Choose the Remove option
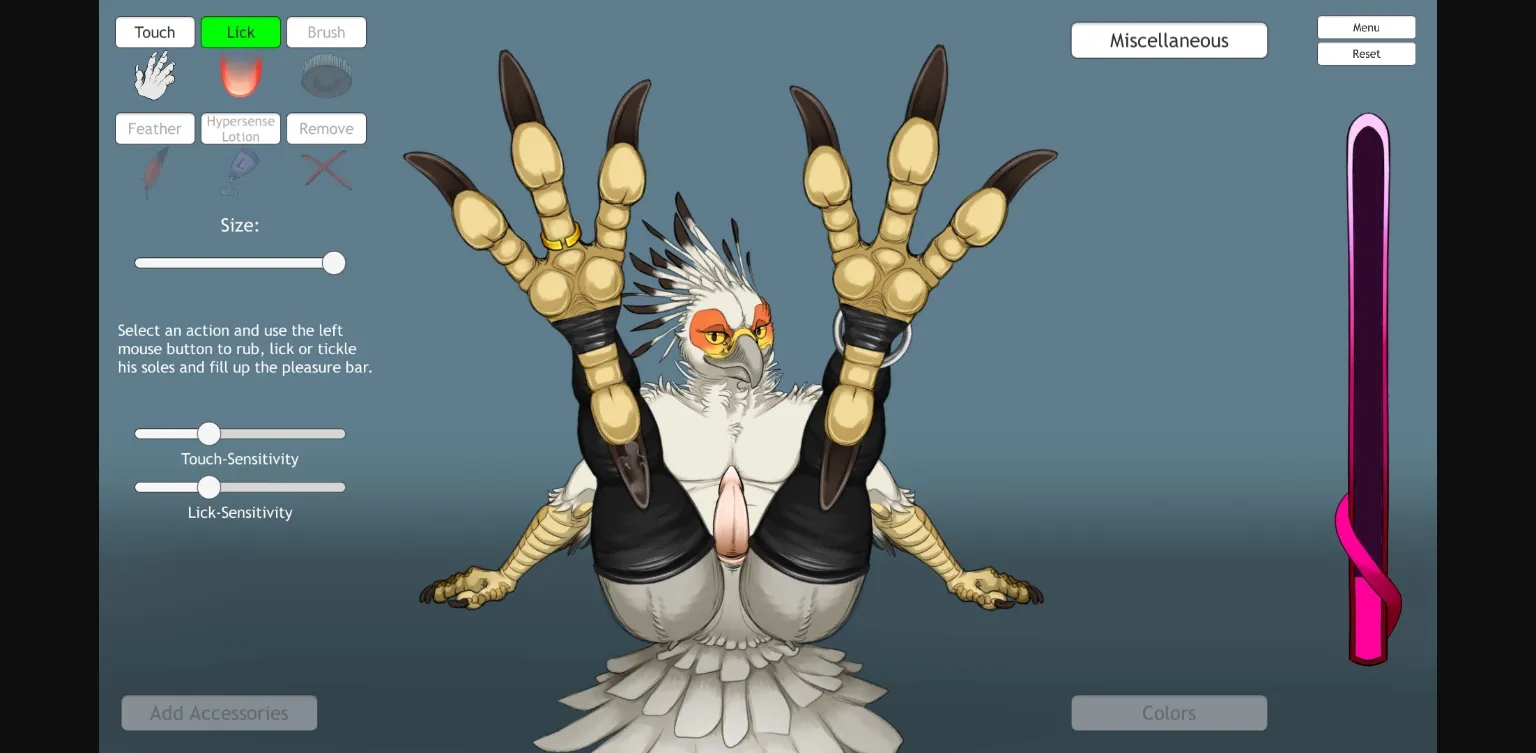This screenshot has width=1536, height=753. (x=326, y=128)
